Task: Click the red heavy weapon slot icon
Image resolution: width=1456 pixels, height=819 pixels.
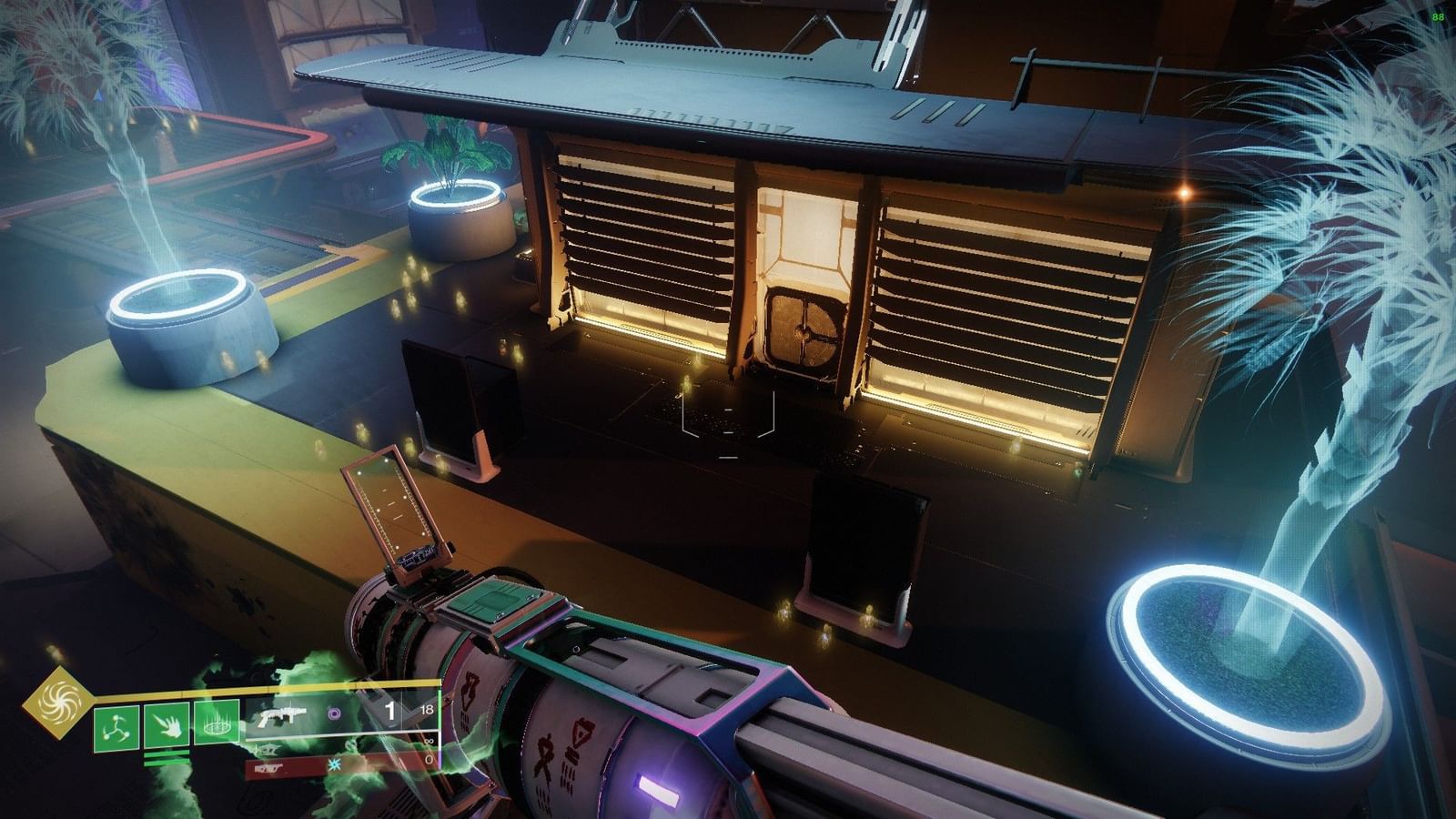Action: point(268,769)
